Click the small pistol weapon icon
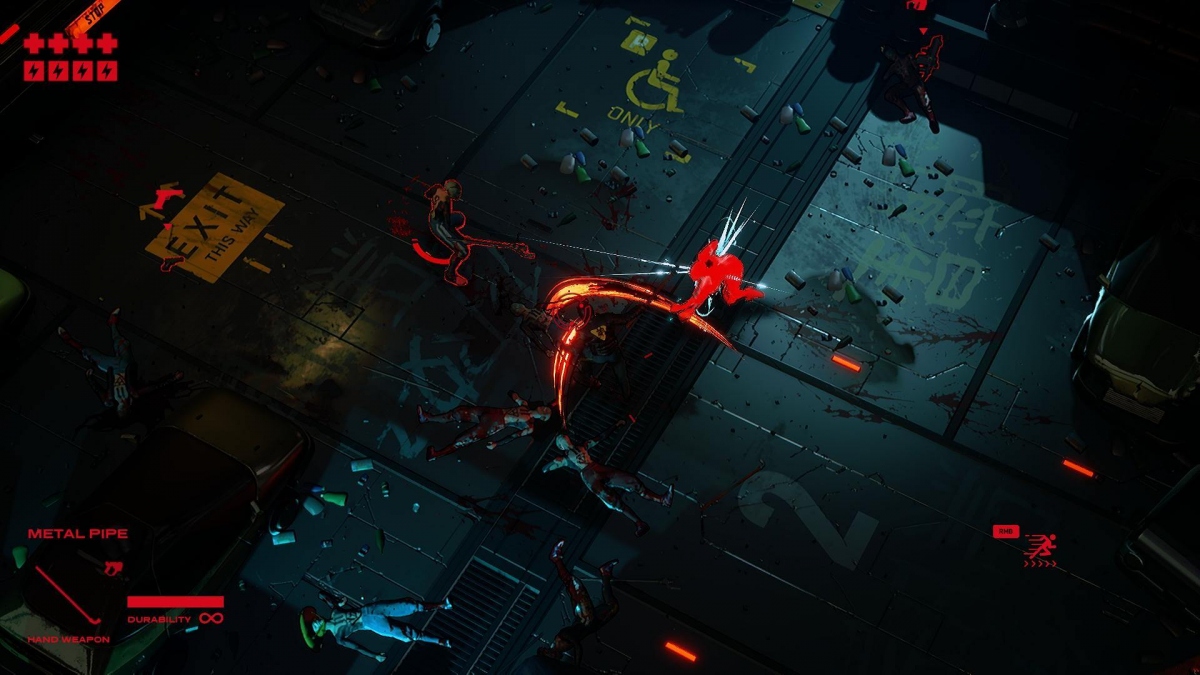 112,569
